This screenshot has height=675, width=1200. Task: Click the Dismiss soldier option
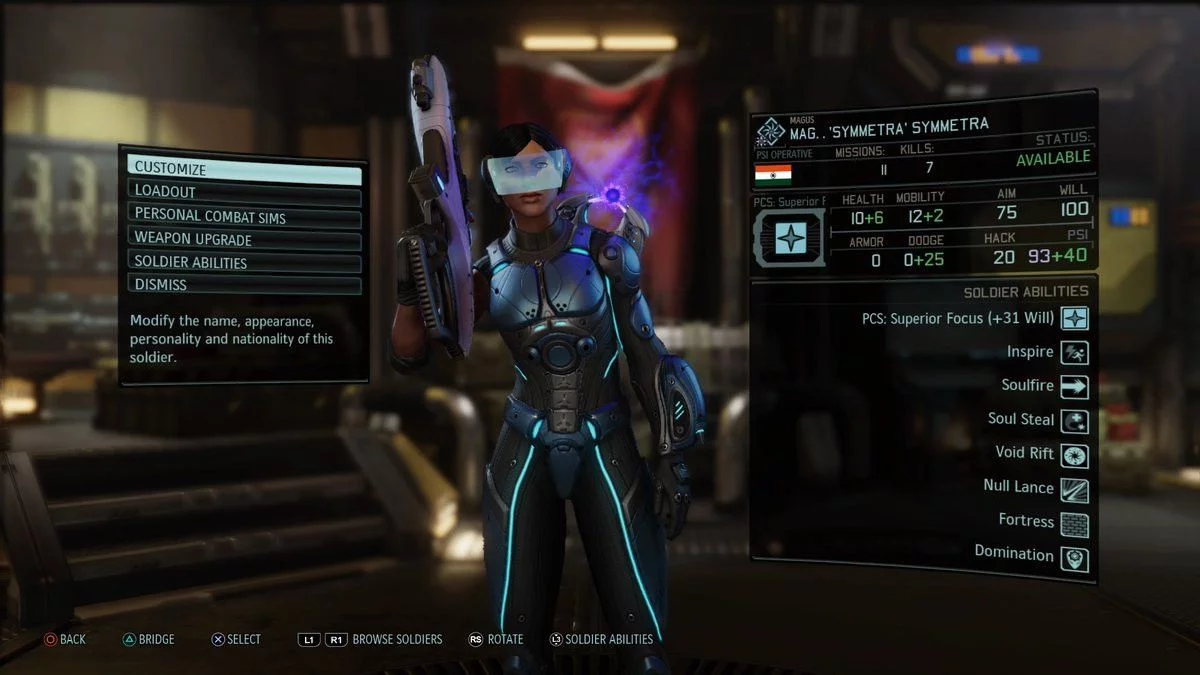click(244, 285)
